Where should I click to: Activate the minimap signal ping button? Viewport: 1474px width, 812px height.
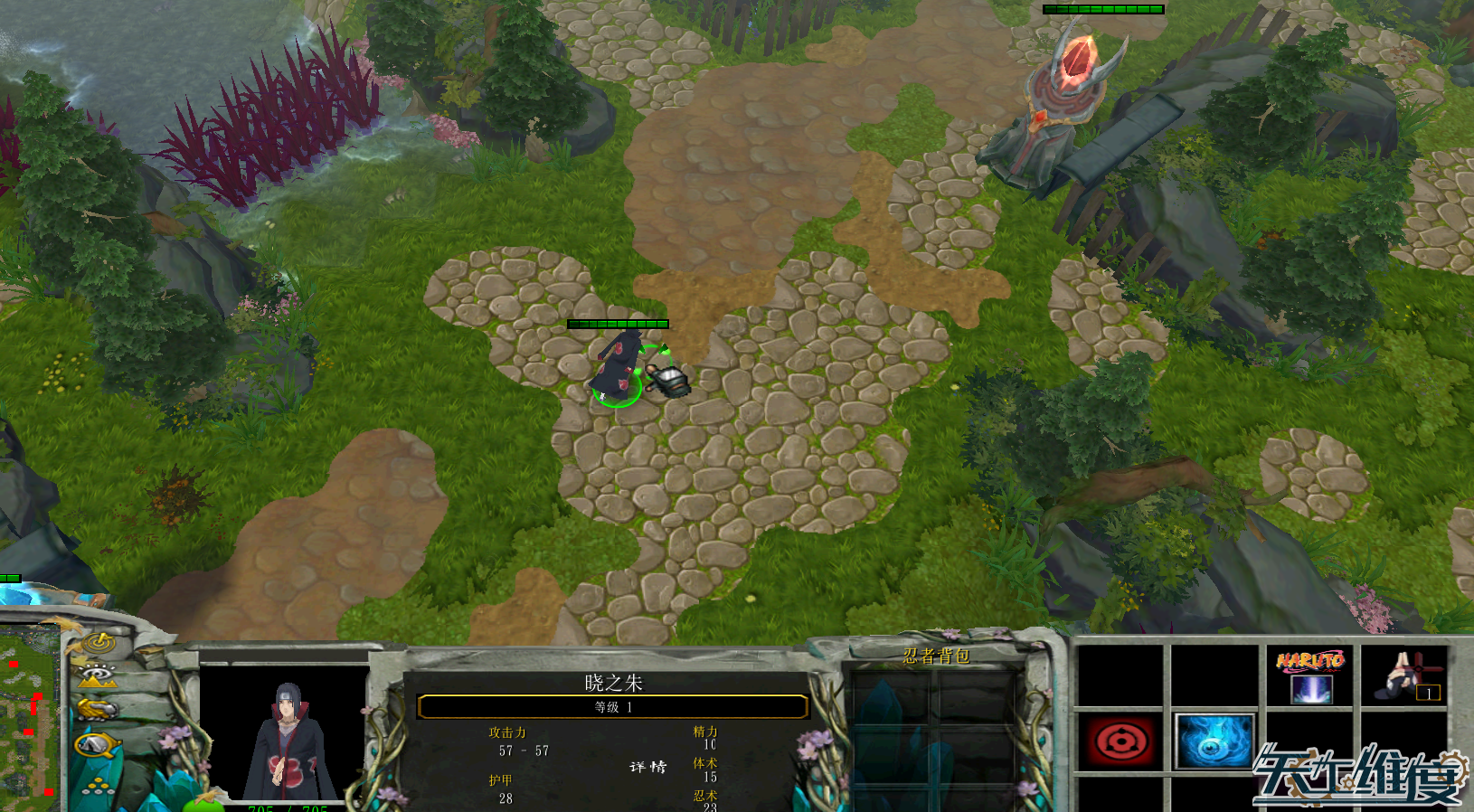(98, 644)
